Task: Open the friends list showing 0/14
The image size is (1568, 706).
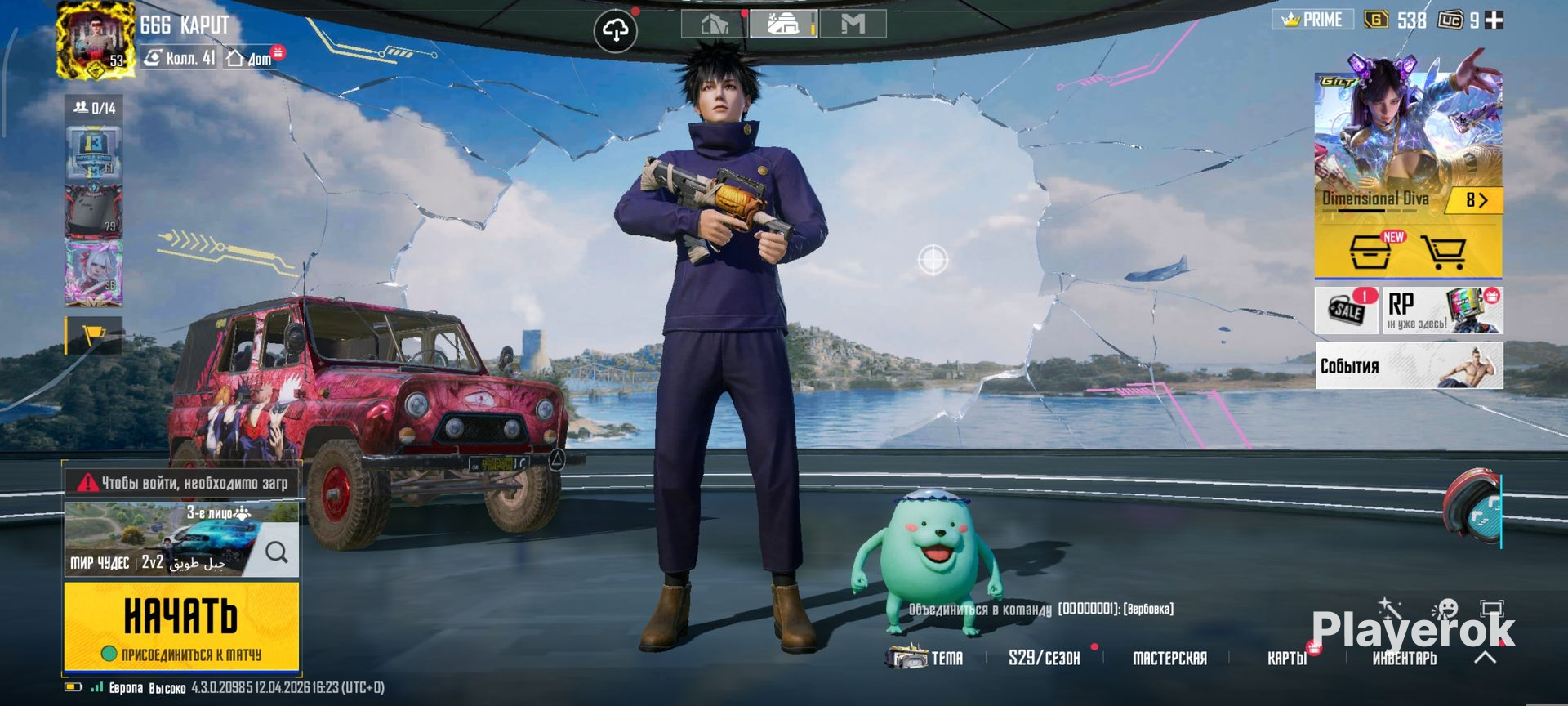Action: click(95, 108)
